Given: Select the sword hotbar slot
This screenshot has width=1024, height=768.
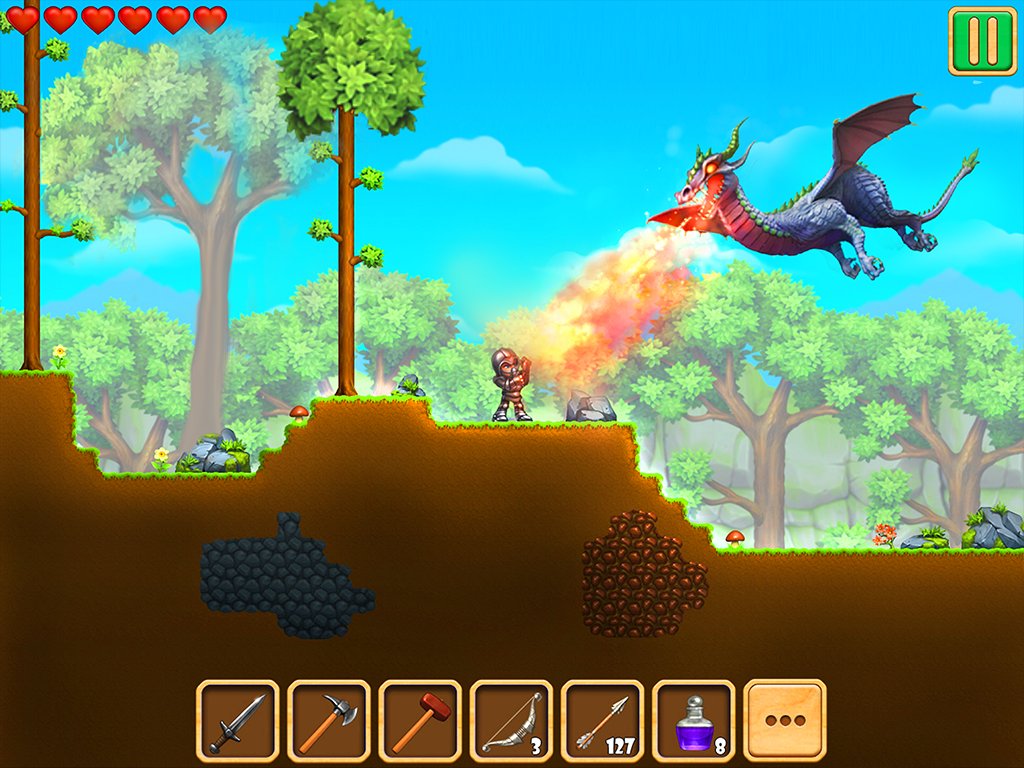Looking at the screenshot, I should (237, 720).
